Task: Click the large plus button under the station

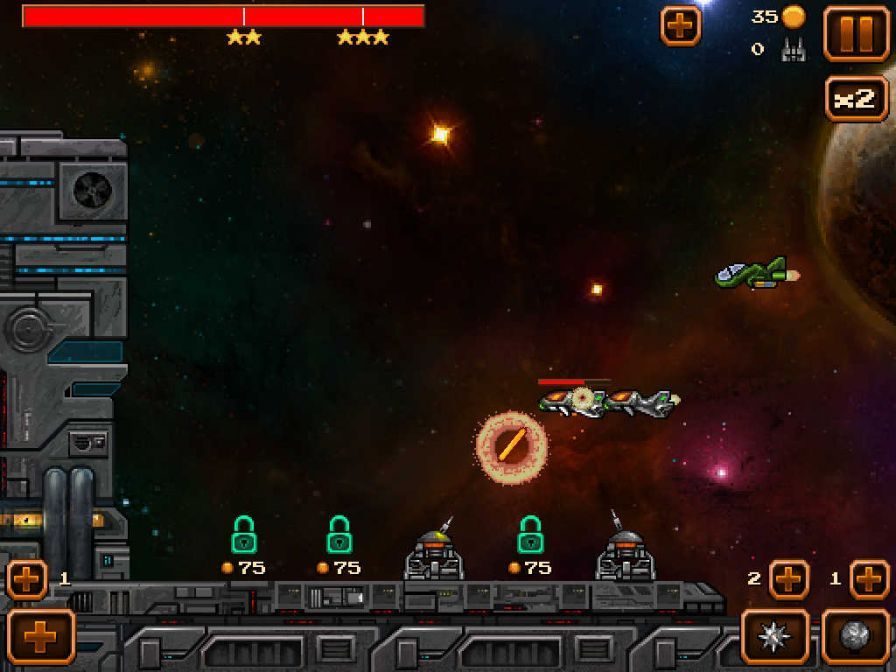Action: [41, 636]
